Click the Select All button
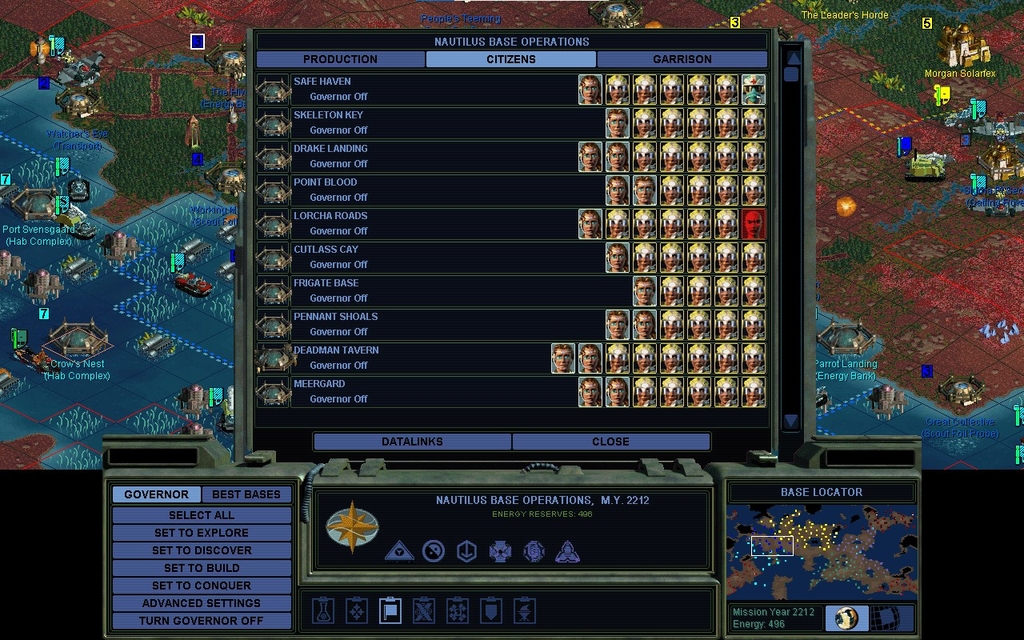 click(201, 515)
